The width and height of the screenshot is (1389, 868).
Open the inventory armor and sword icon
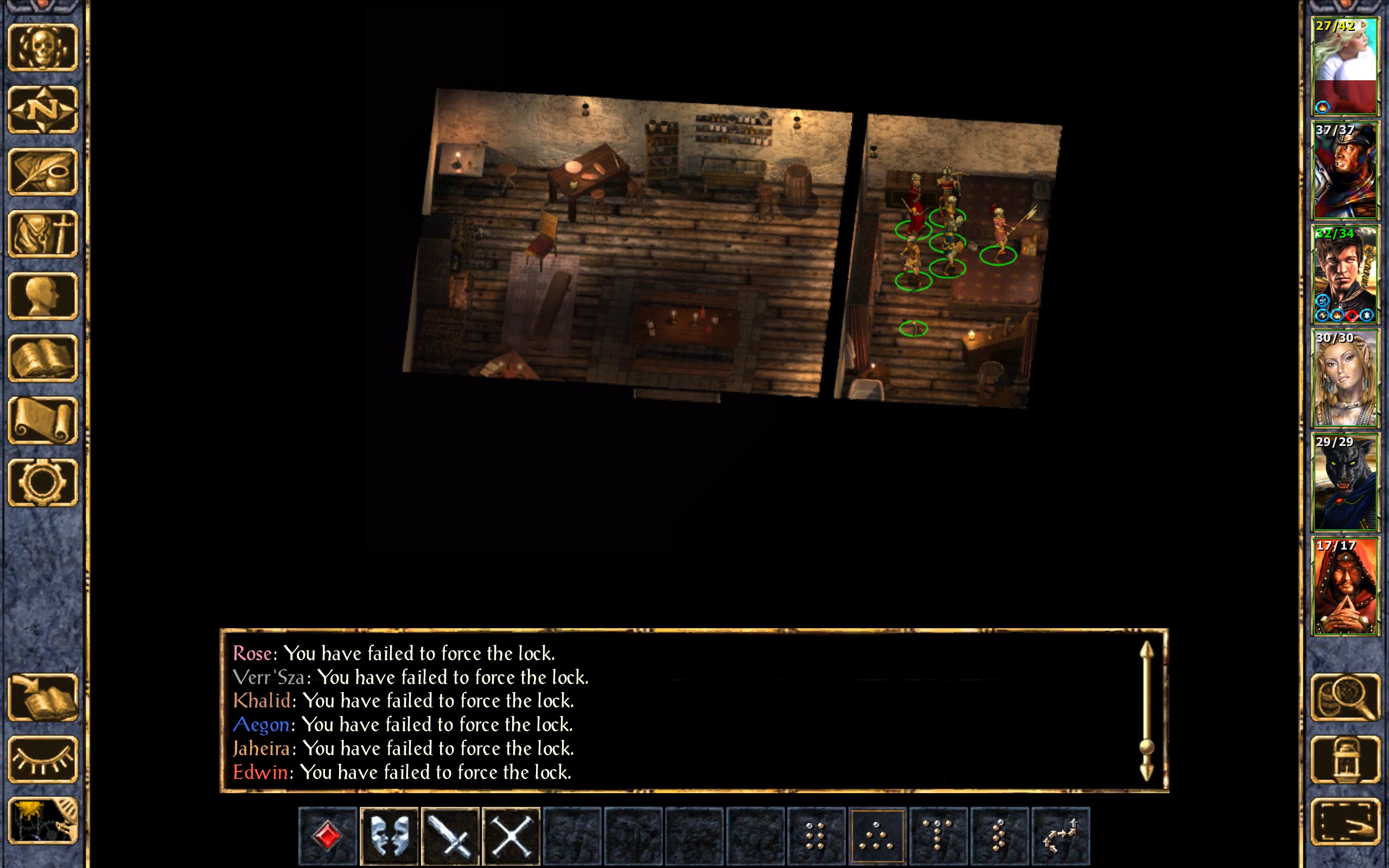pos(43,234)
